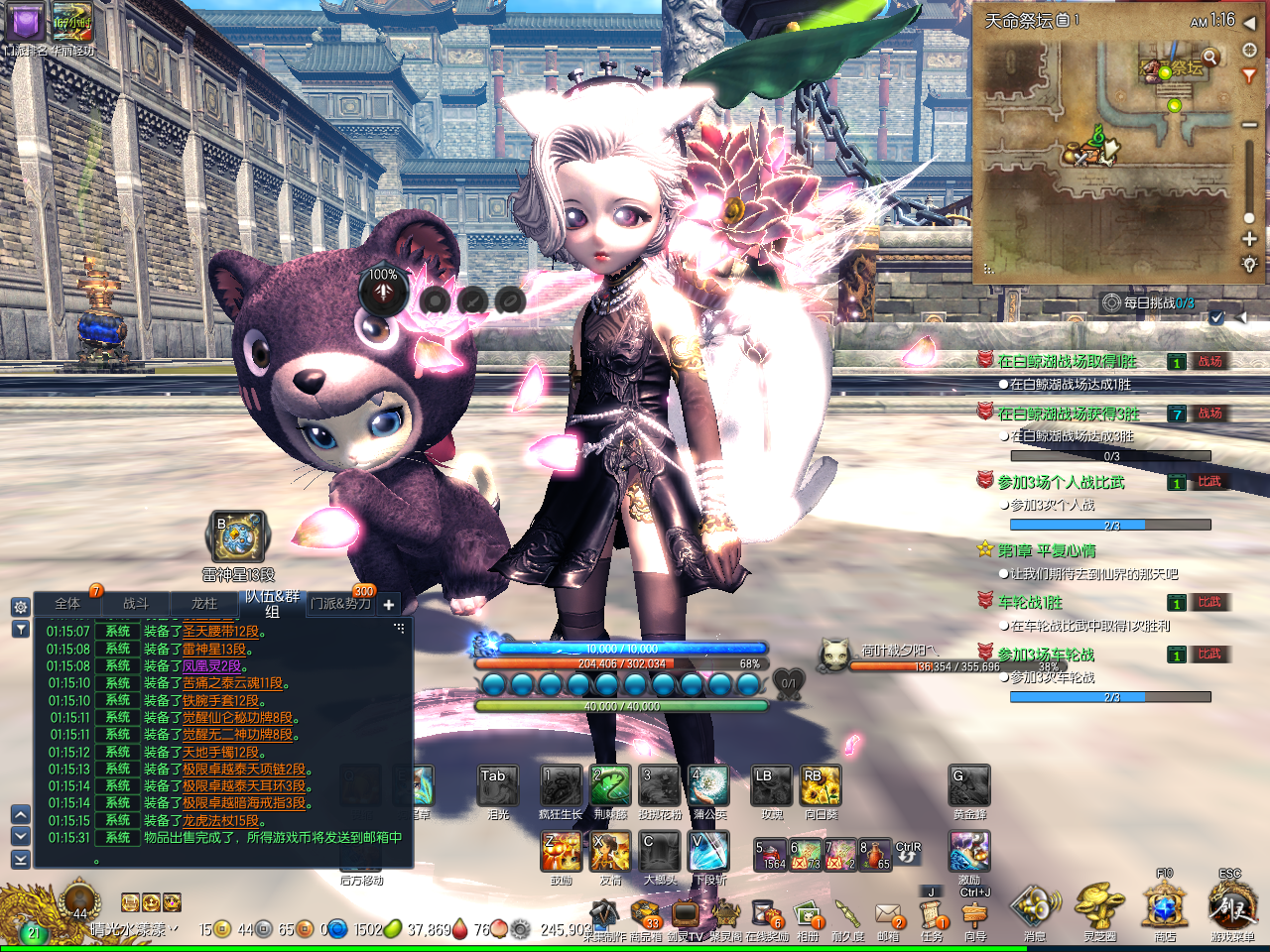Open the 游戏菜单 game menu
The image size is (1270, 952).
[x=1231, y=905]
